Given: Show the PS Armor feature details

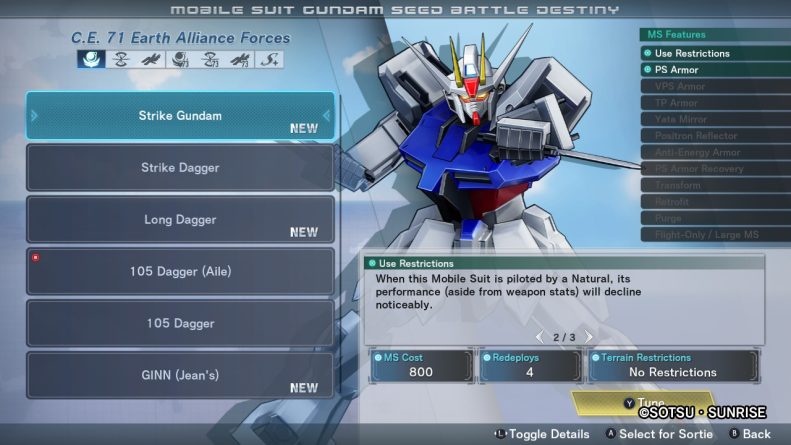Looking at the screenshot, I should pos(714,70).
